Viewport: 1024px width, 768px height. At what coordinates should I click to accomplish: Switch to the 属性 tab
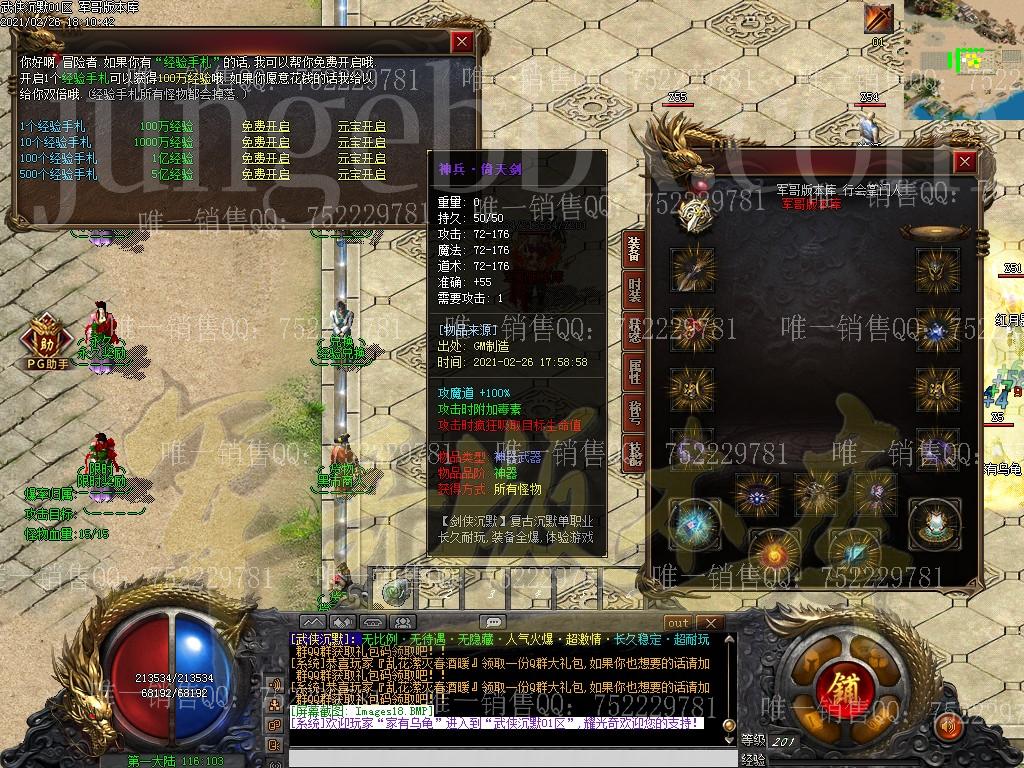634,373
